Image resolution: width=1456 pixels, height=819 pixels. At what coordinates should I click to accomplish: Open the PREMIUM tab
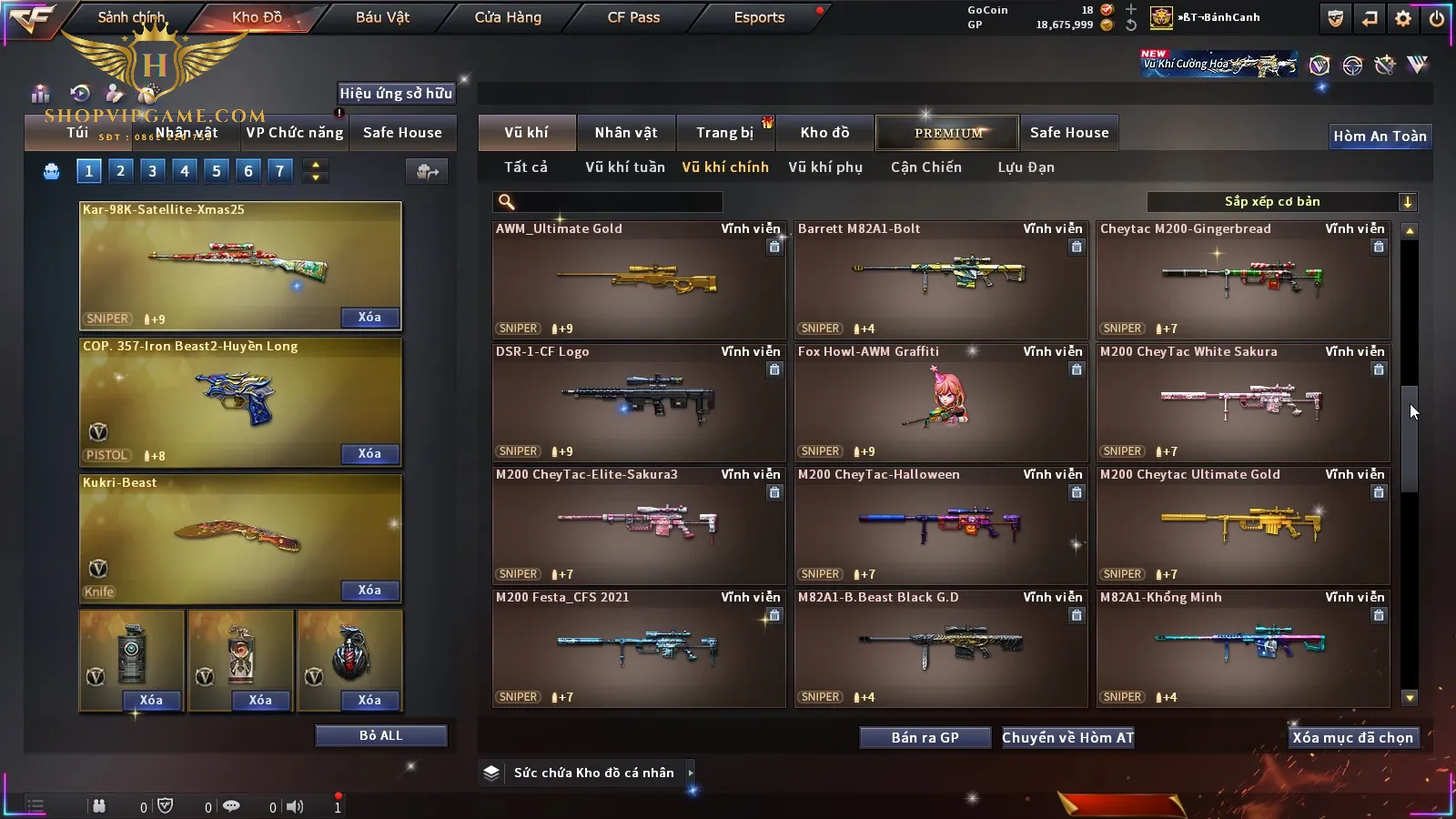[x=947, y=133]
